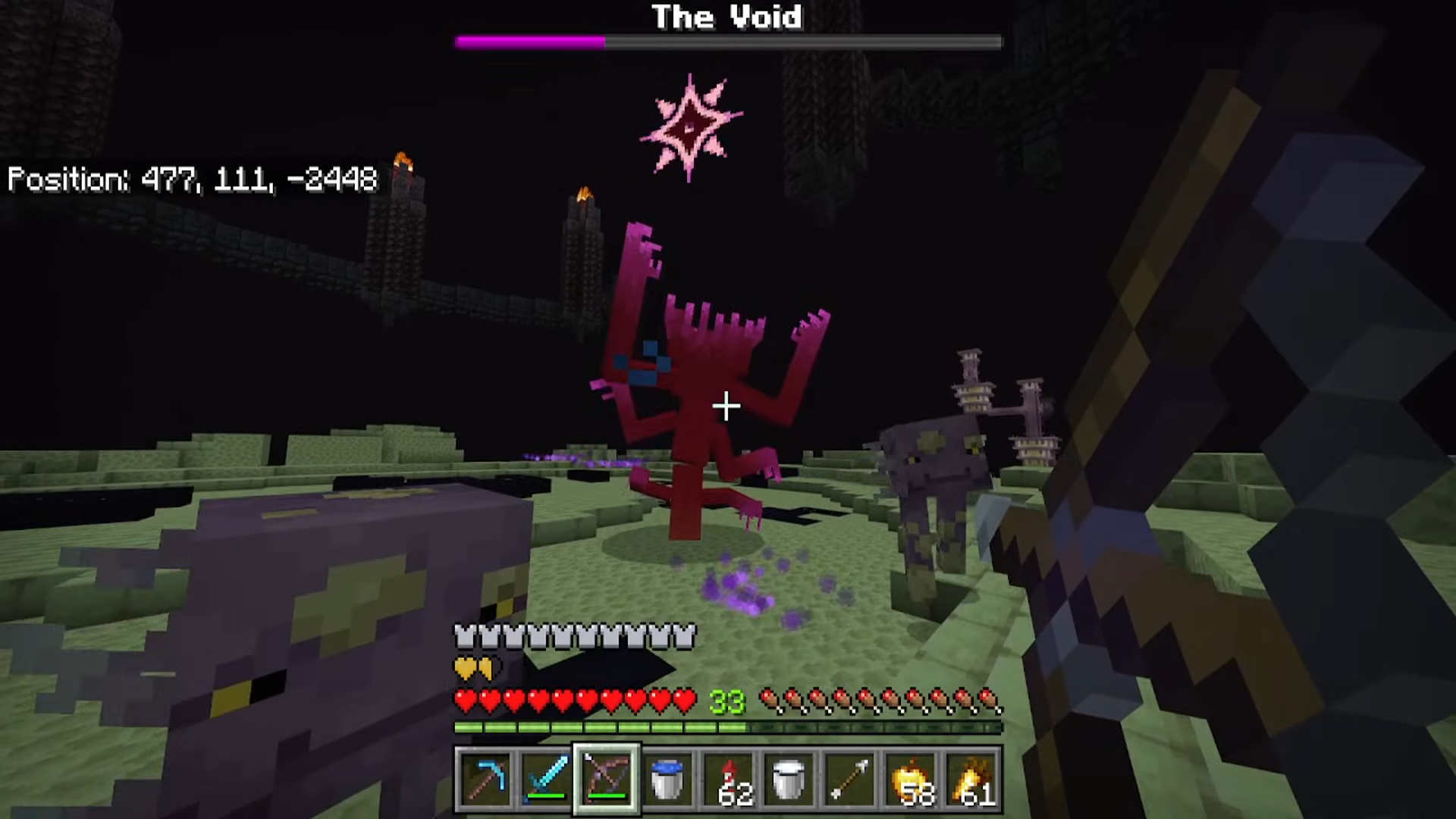Select the golden carrot stack
This screenshot has width=1456, height=819.
tap(971, 779)
